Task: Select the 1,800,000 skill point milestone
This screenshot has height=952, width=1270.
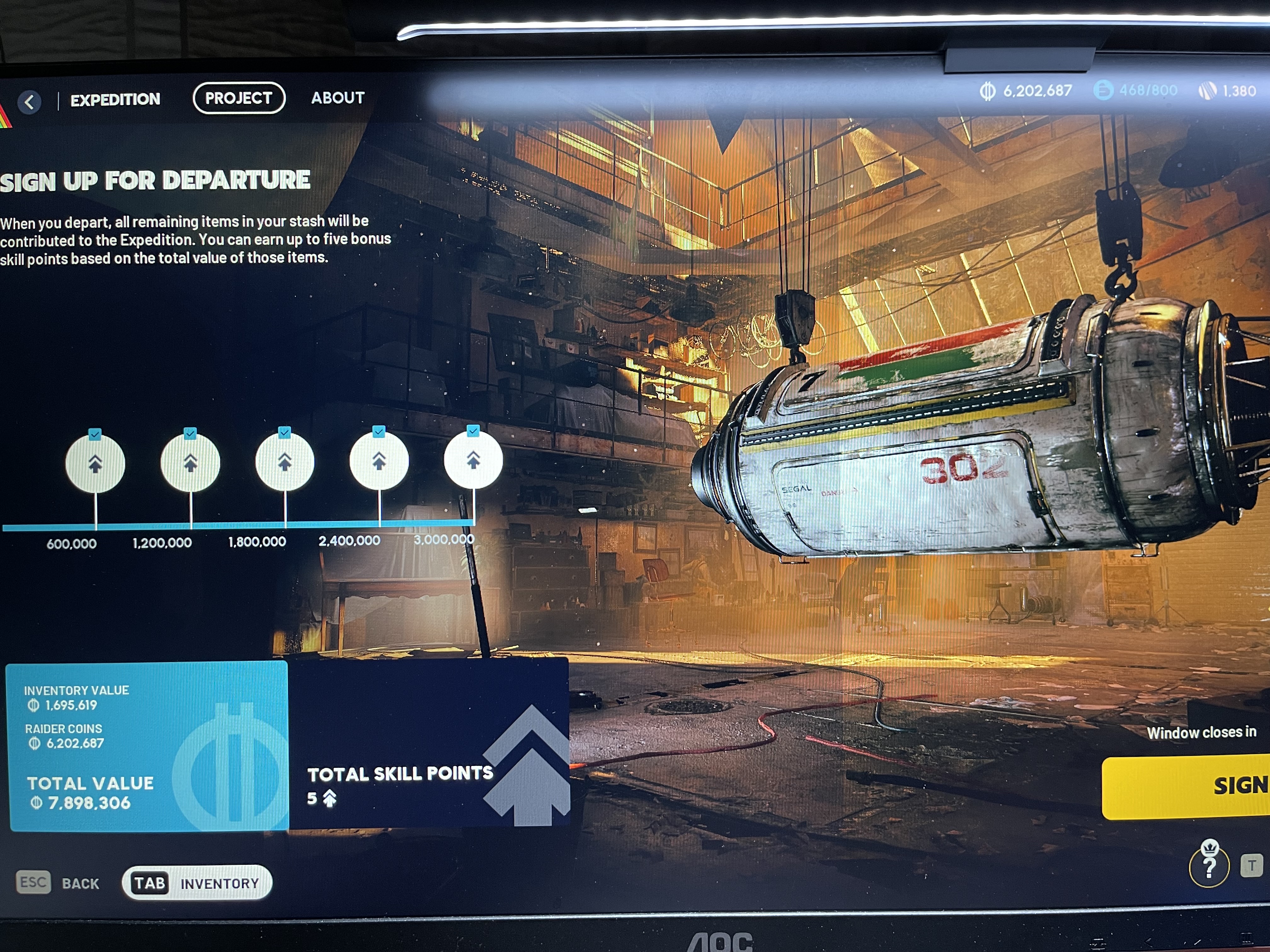Action: pos(285,462)
